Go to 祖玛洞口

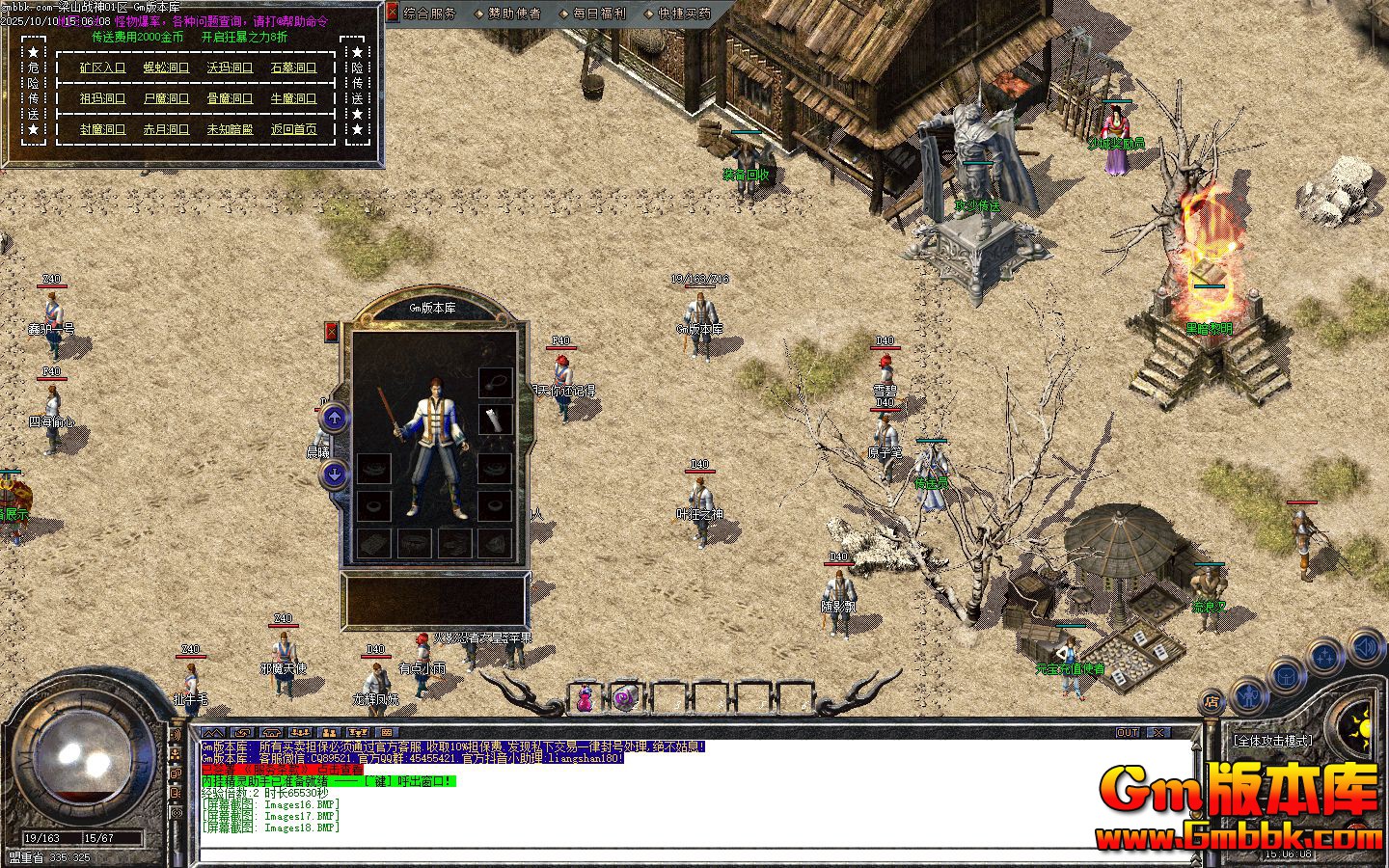click(102, 98)
